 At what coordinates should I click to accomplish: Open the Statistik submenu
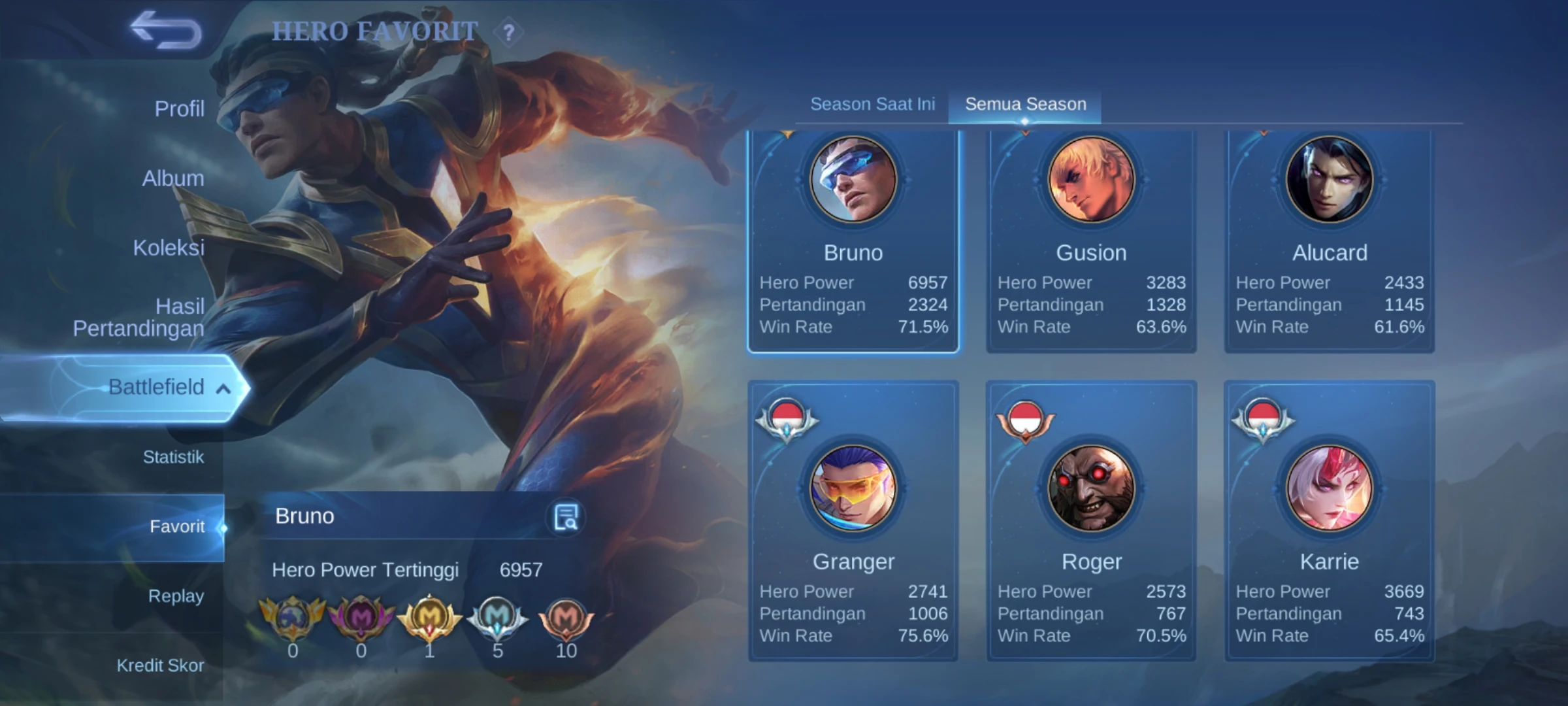point(173,457)
